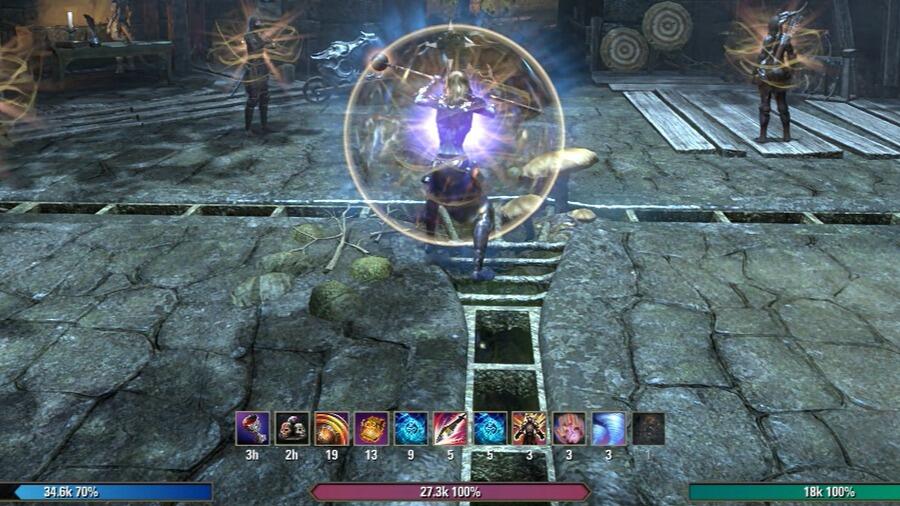Select the orange swirling shield buff icon

(x=331, y=428)
